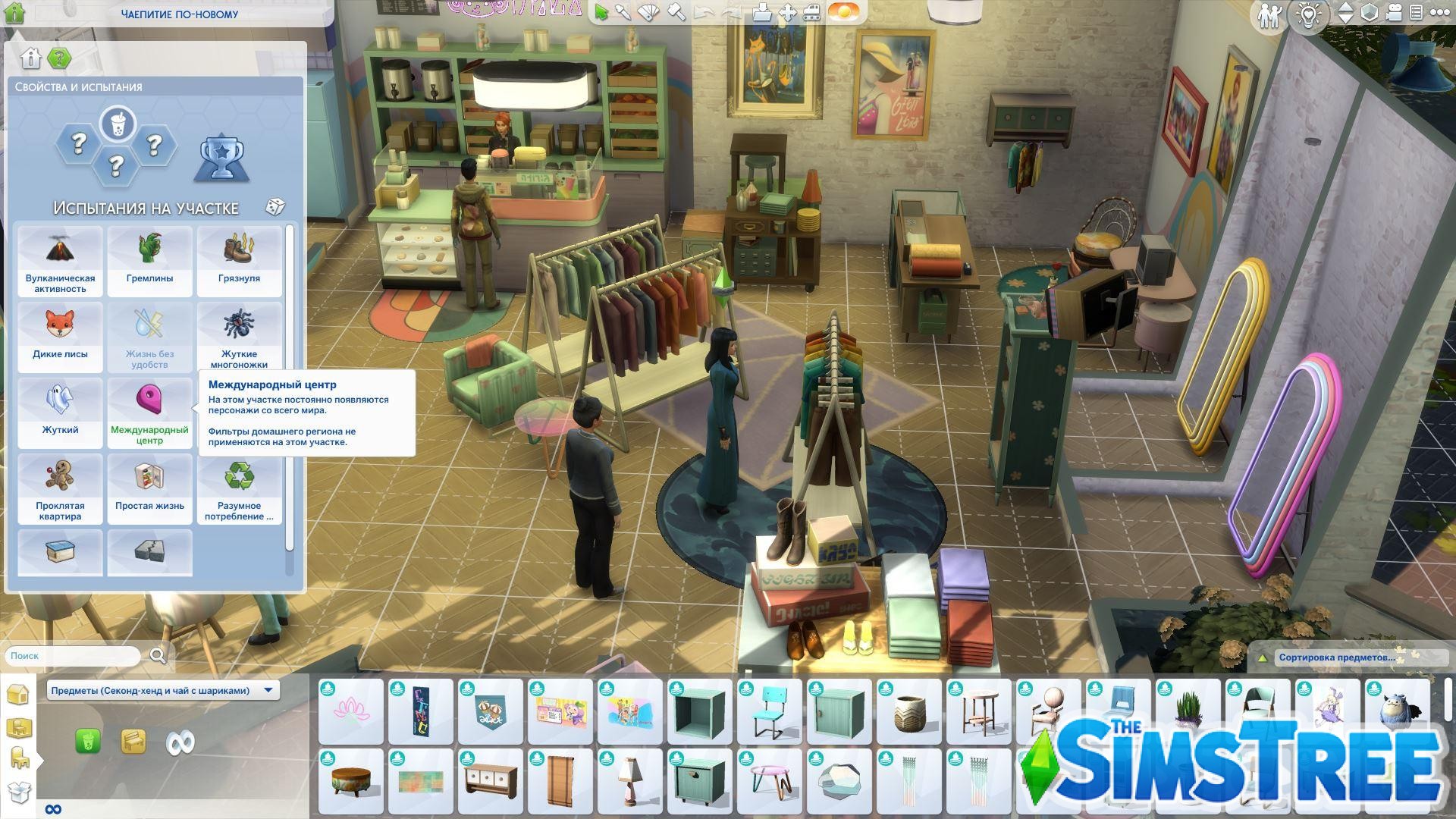Image resolution: width=1456 pixels, height=819 pixels.
Task: Switch to Live Mode with the Sims icon
Action: tap(1269, 14)
